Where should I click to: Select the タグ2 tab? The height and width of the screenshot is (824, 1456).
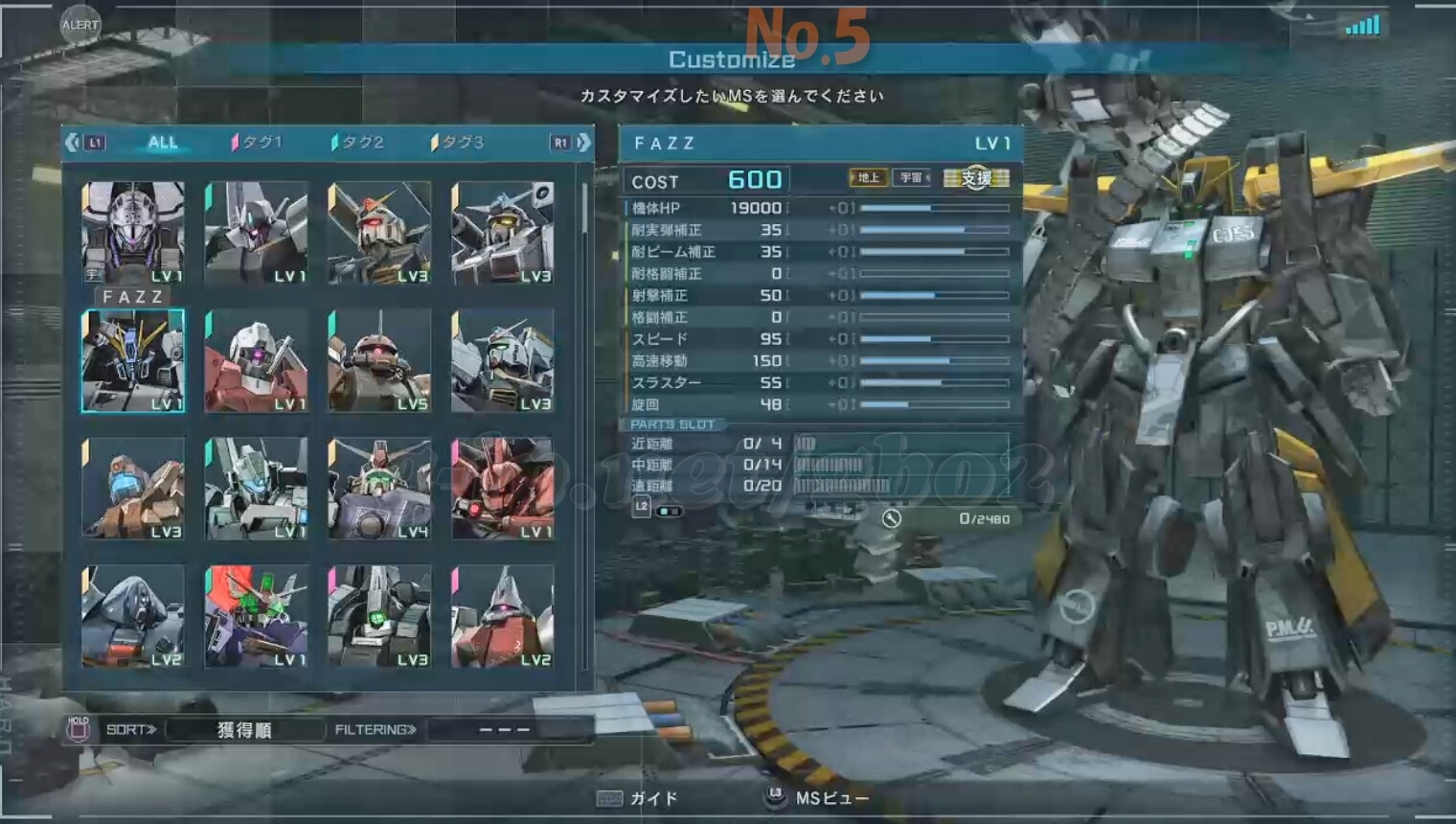pos(360,143)
